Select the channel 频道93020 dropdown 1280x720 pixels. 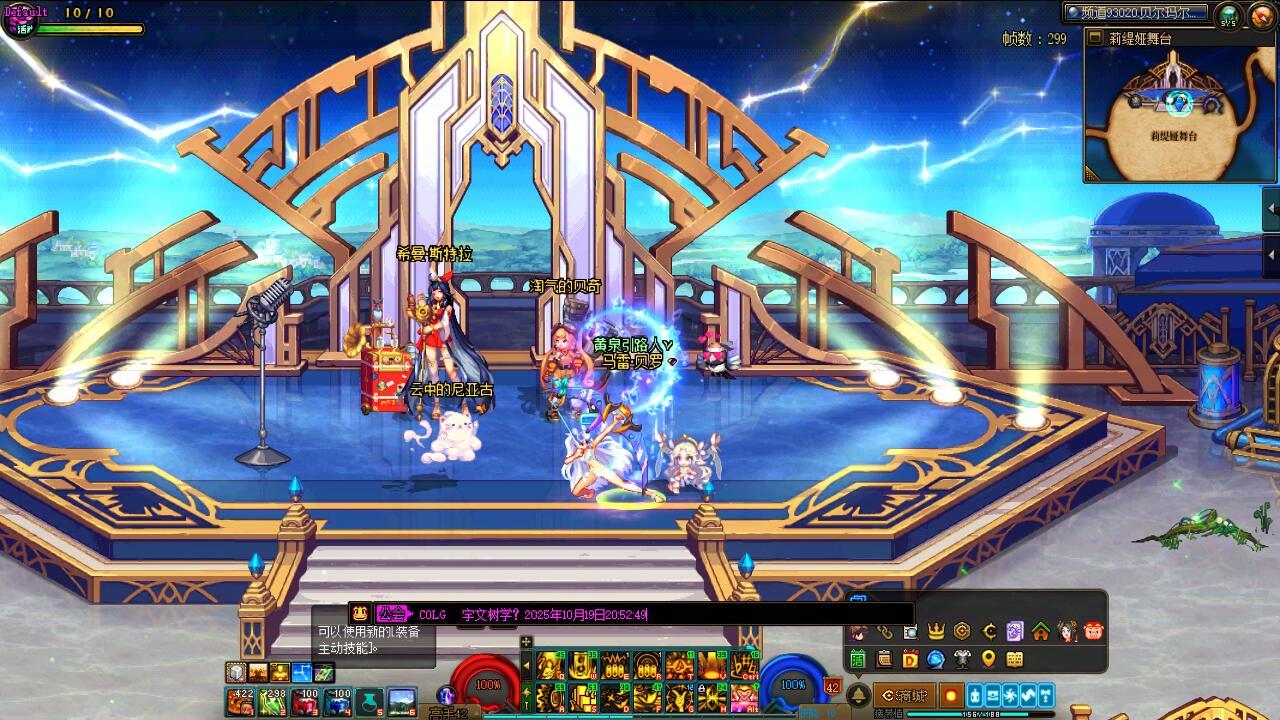tap(1136, 13)
